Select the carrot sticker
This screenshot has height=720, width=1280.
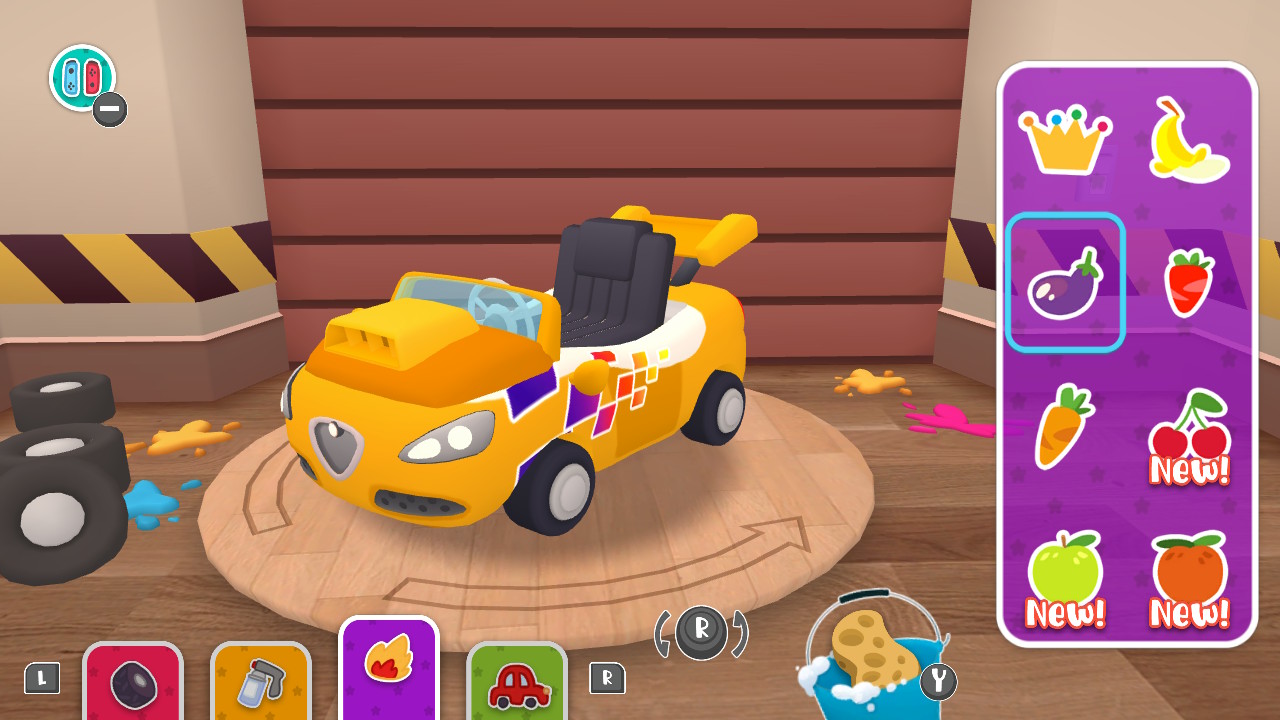tap(1064, 425)
